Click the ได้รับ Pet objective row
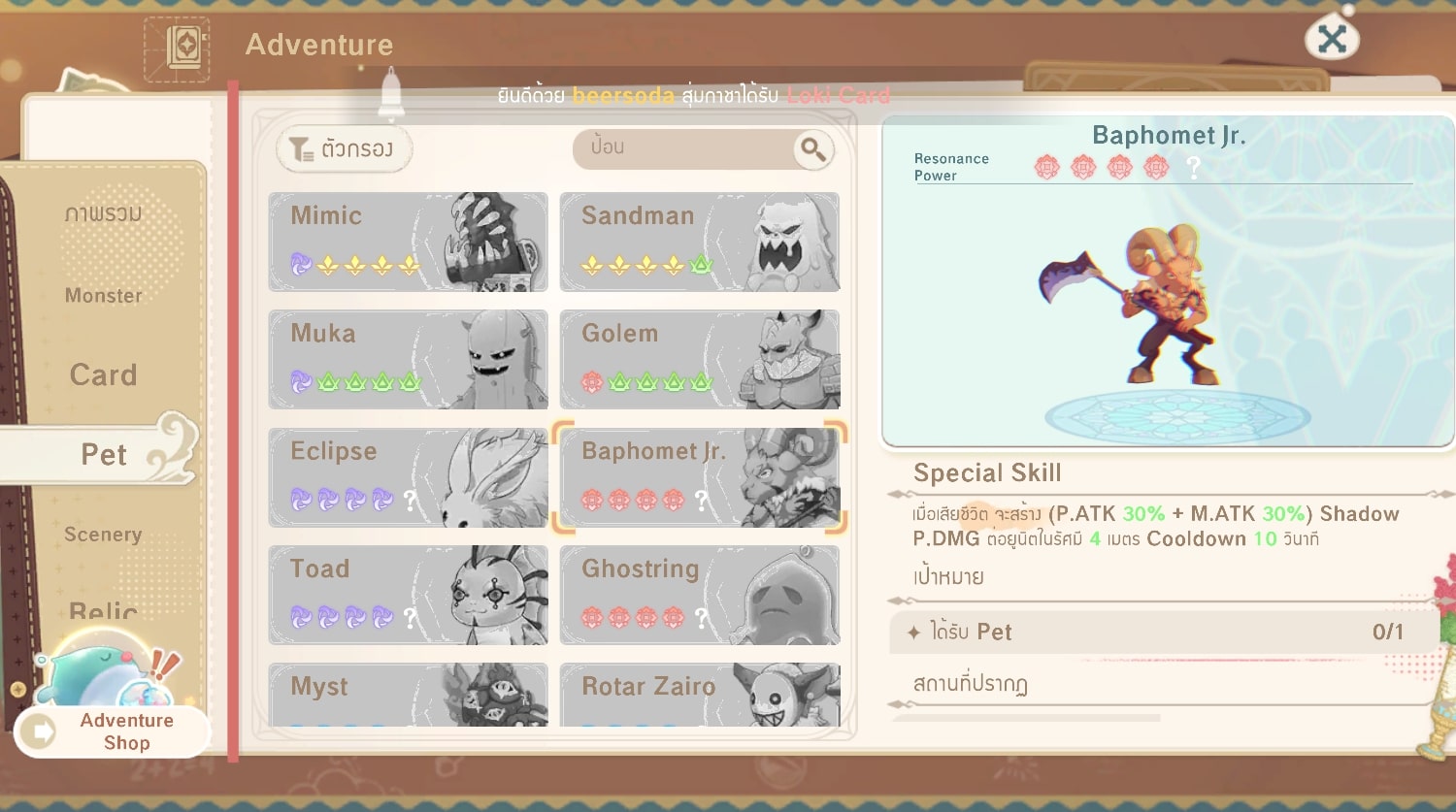The image size is (1456, 812). tap(1155, 633)
